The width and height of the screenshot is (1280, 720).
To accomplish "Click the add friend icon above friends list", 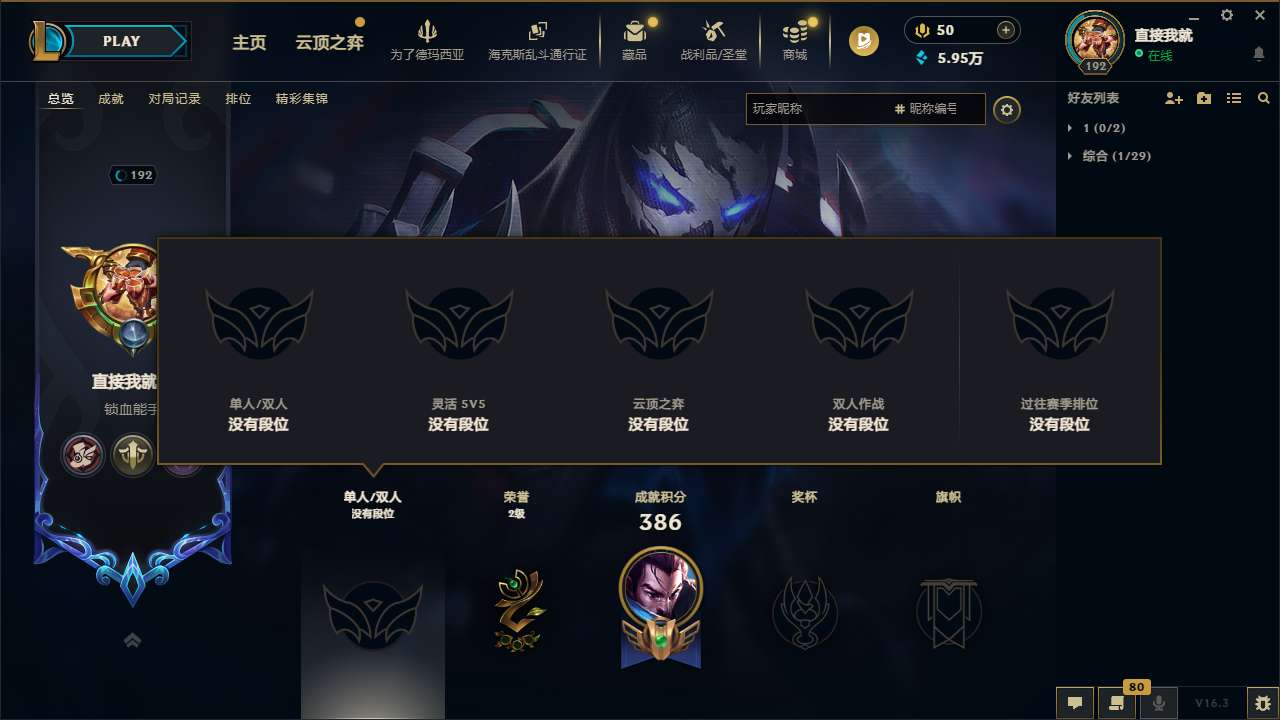I will [1172, 98].
